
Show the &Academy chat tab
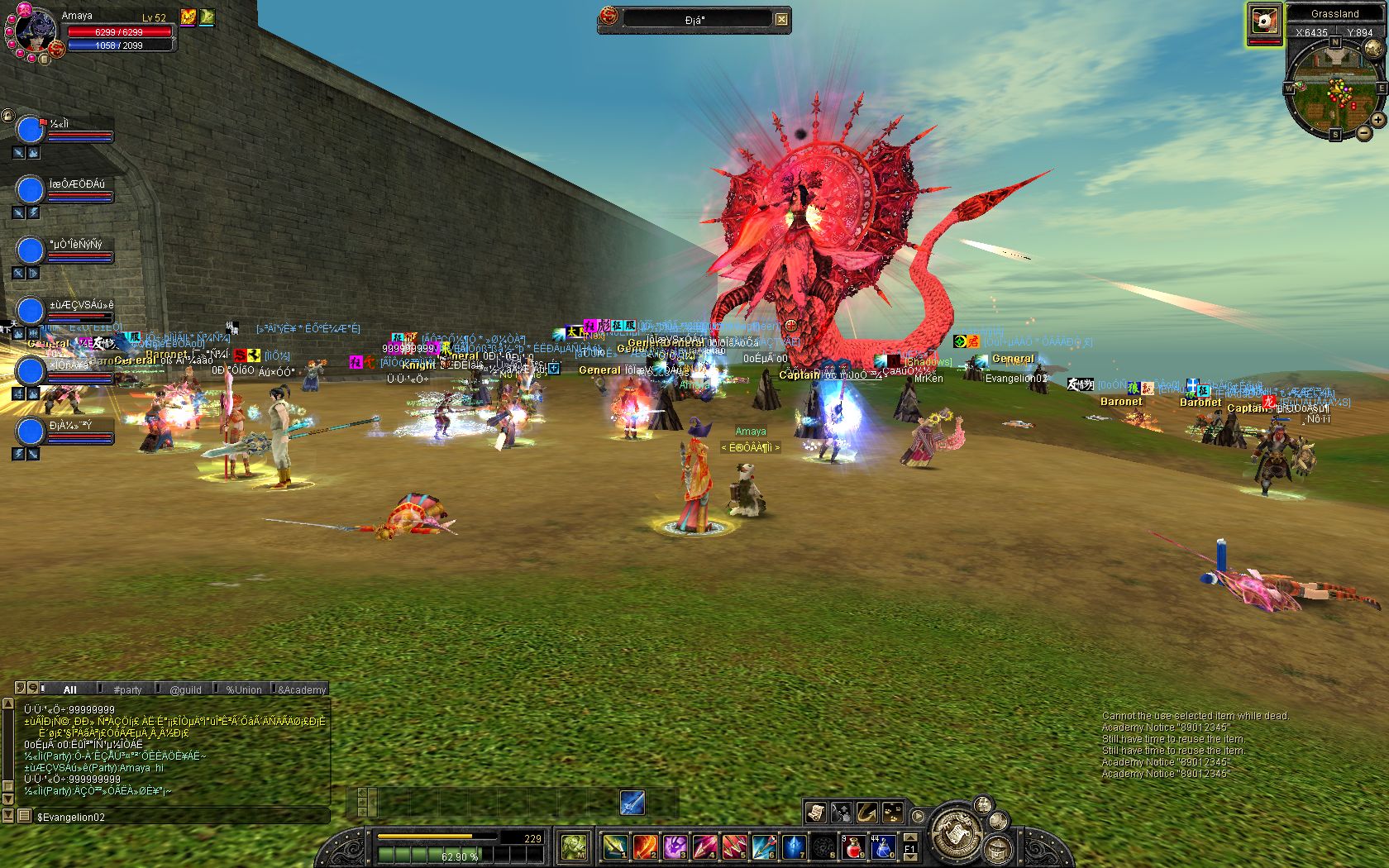[x=302, y=689]
